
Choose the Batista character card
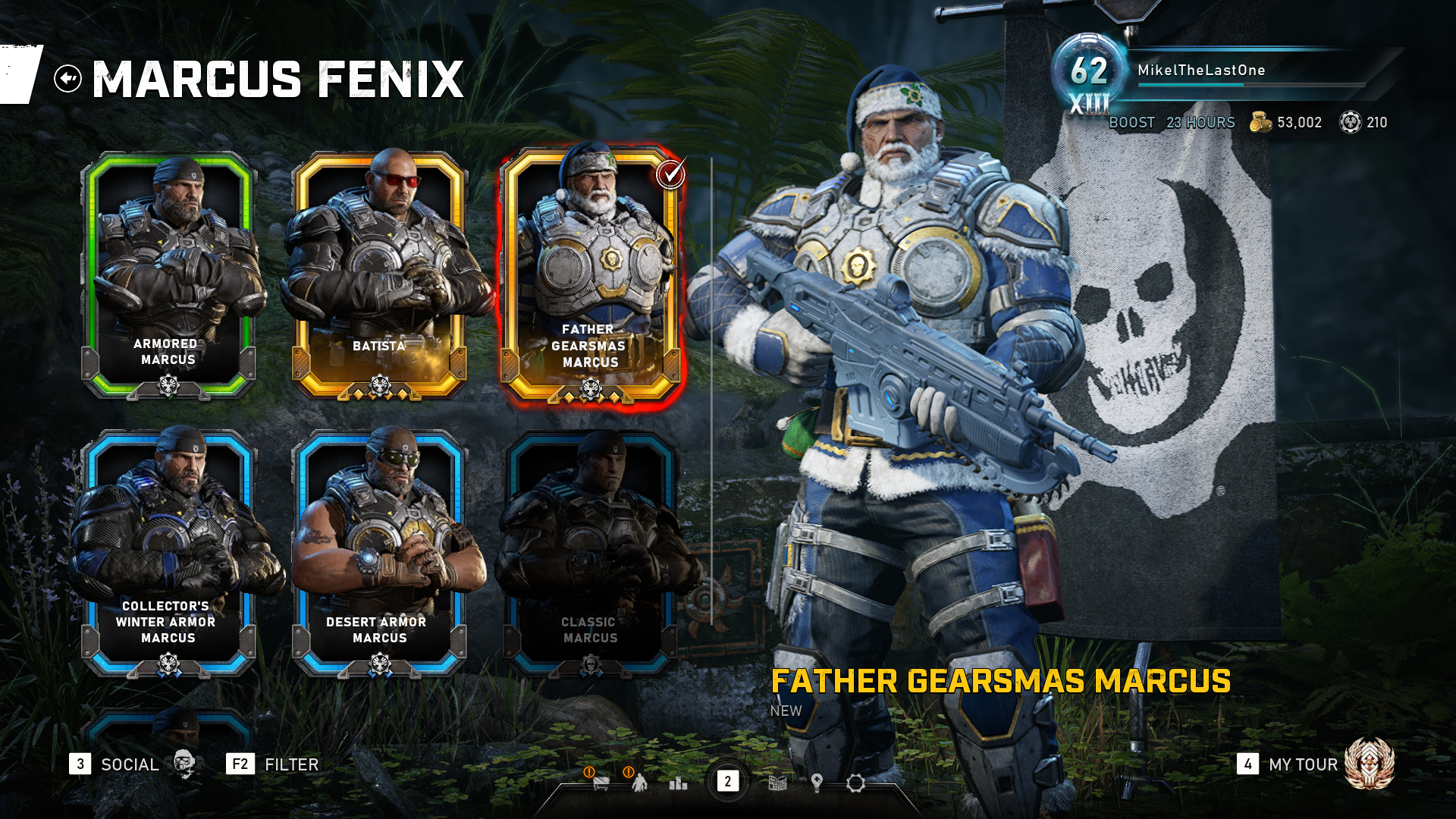coord(379,273)
